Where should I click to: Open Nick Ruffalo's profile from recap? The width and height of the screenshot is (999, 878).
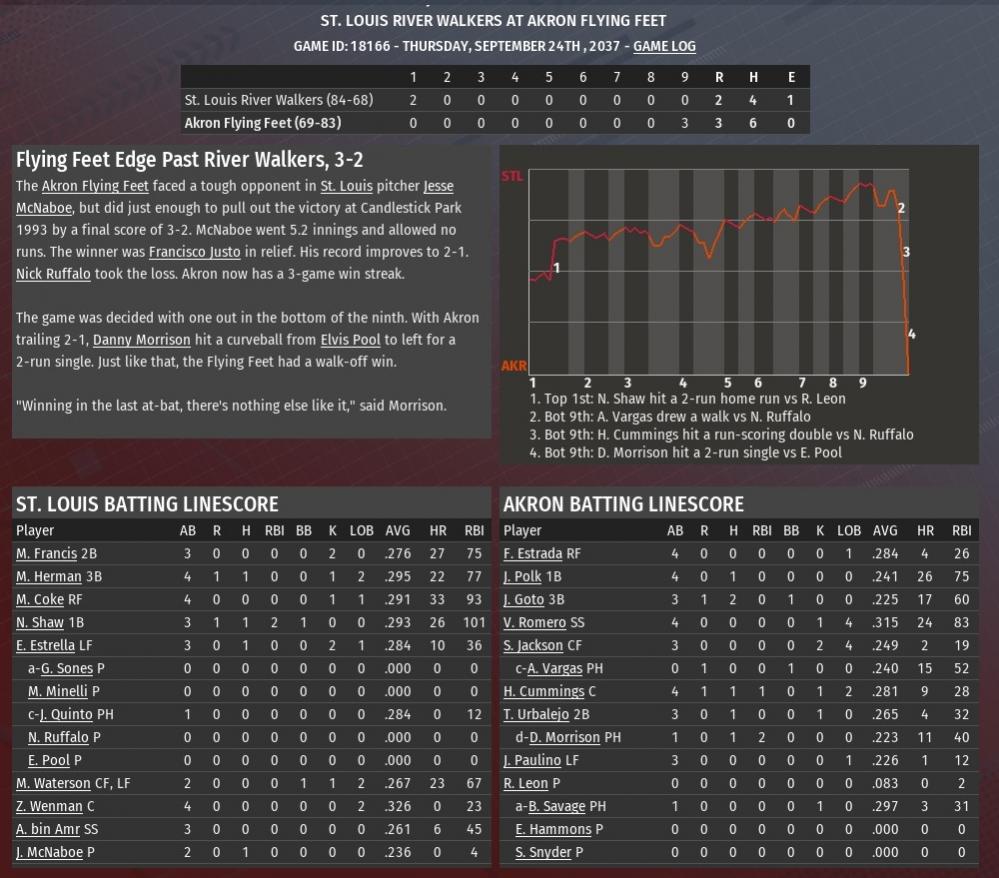click(53, 274)
